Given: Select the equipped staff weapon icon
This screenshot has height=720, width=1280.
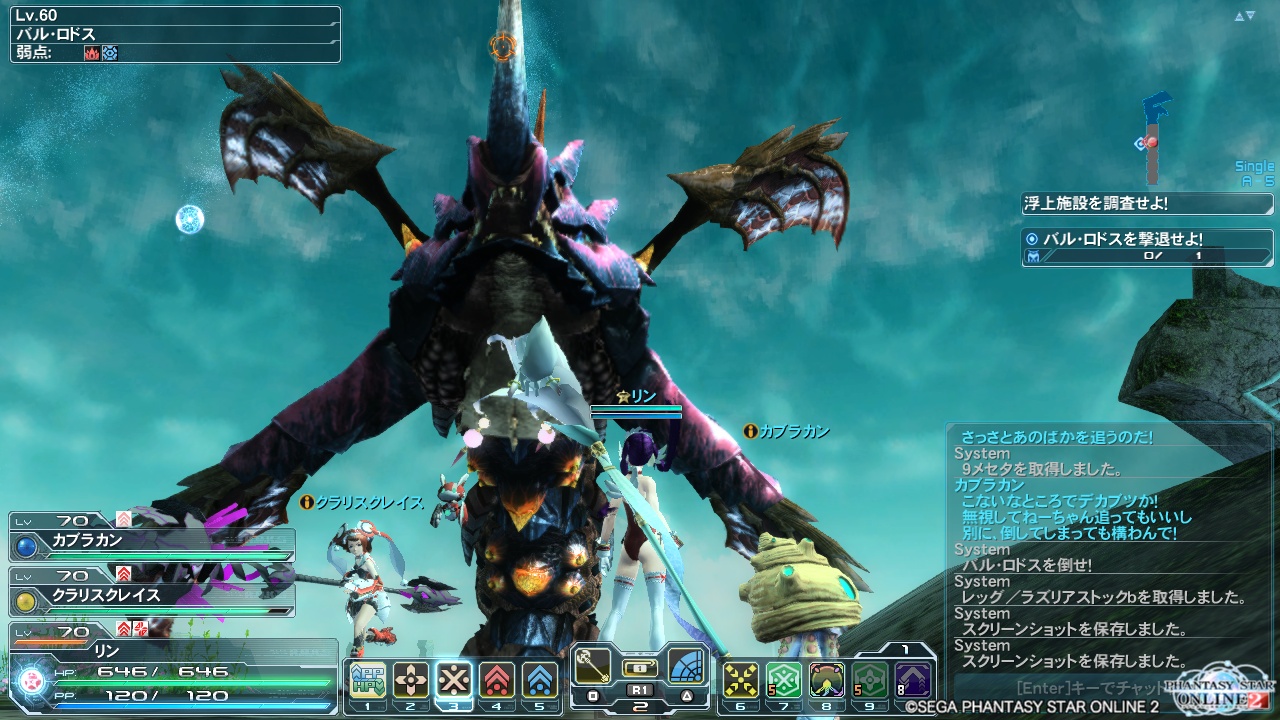Looking at the screenshot, I should 593,667.
